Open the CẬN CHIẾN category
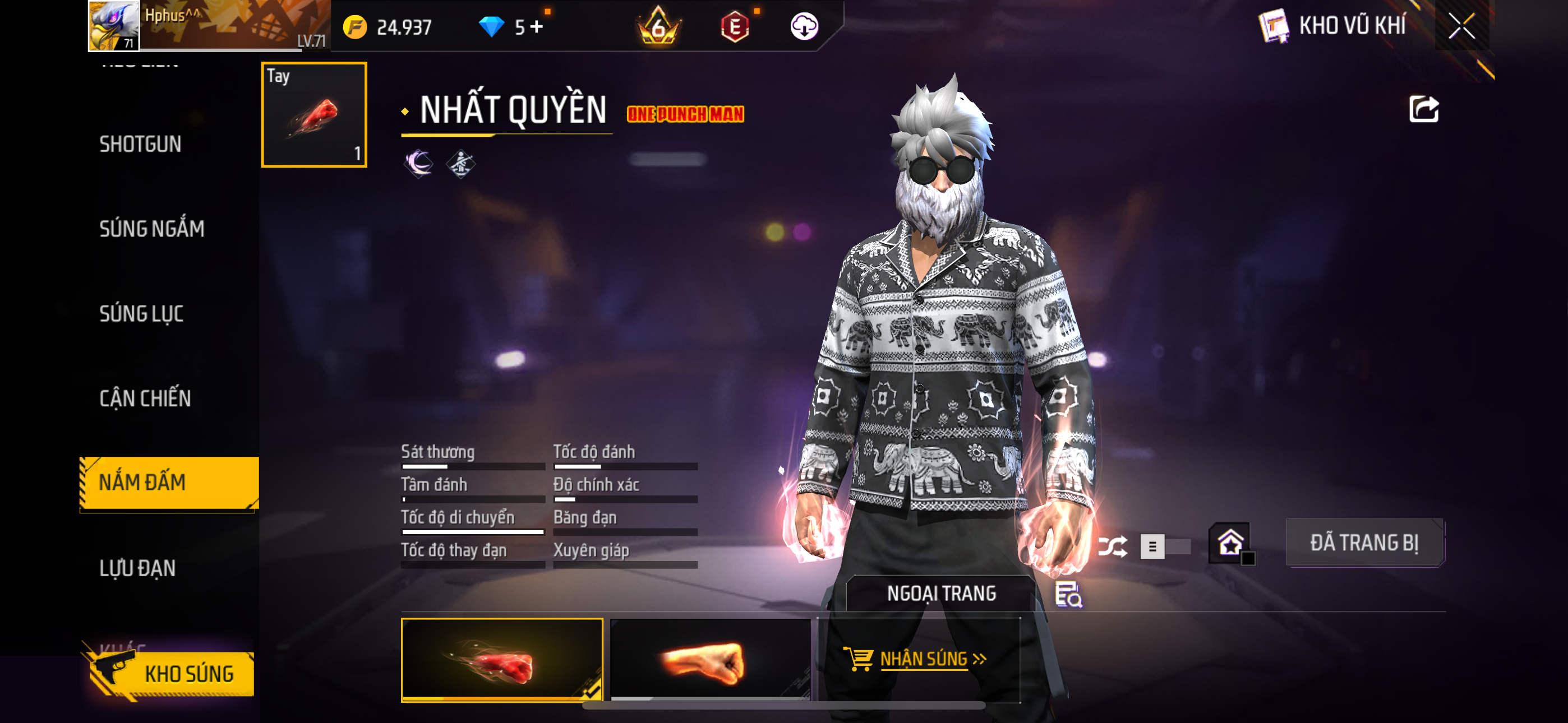The image size is (1568, 723). pos(145,398)
